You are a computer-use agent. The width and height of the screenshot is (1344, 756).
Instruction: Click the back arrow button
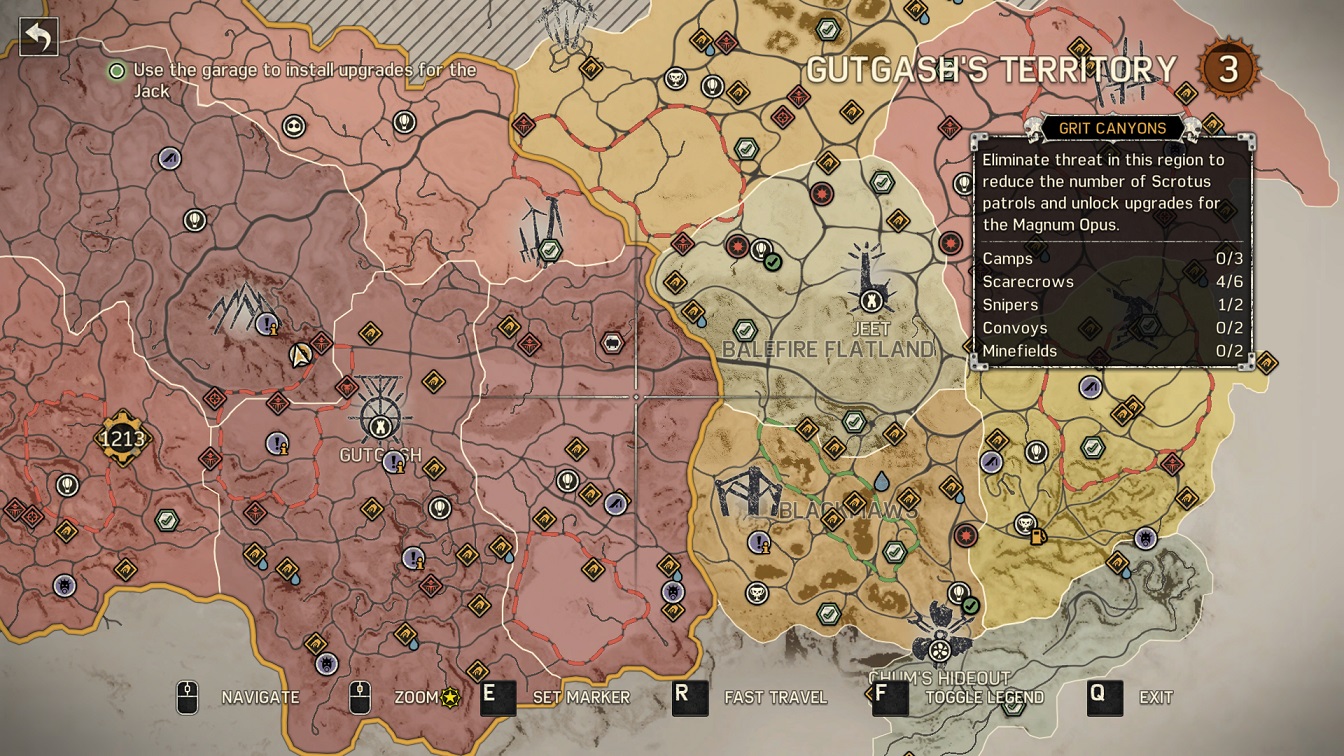pyautogui.click(x=38, y=37)
